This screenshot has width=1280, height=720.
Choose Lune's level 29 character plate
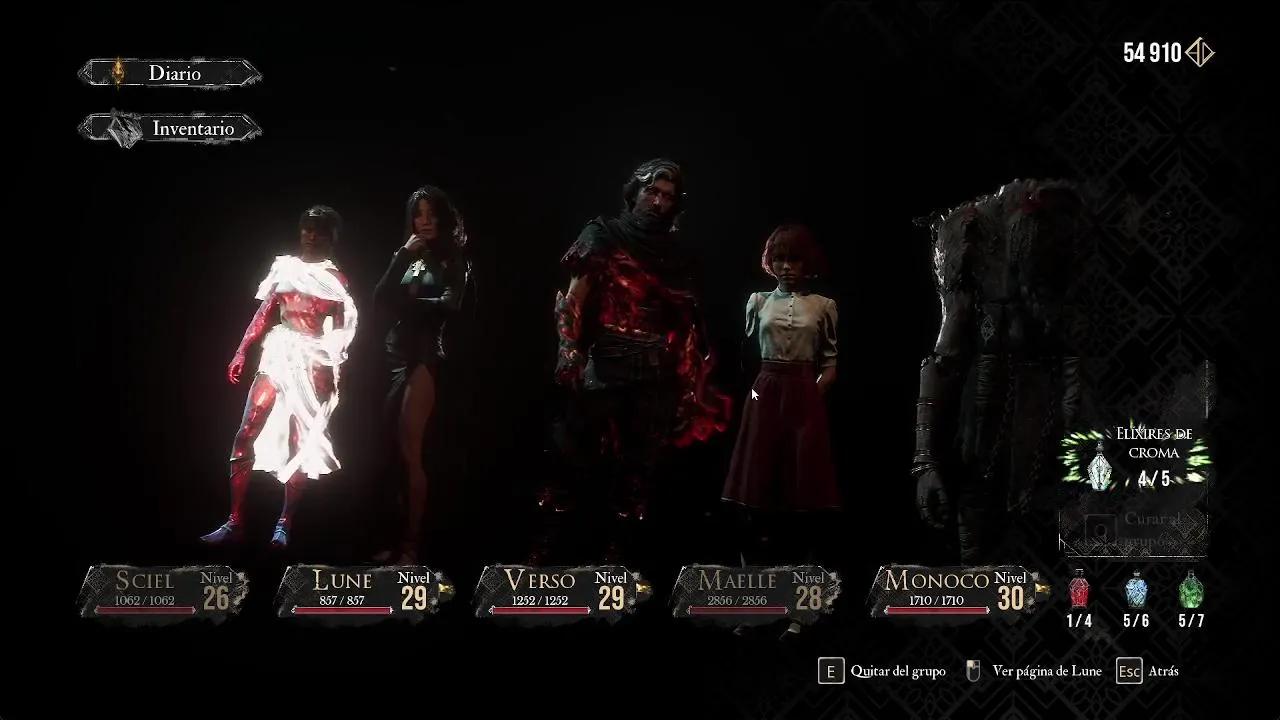363,590
